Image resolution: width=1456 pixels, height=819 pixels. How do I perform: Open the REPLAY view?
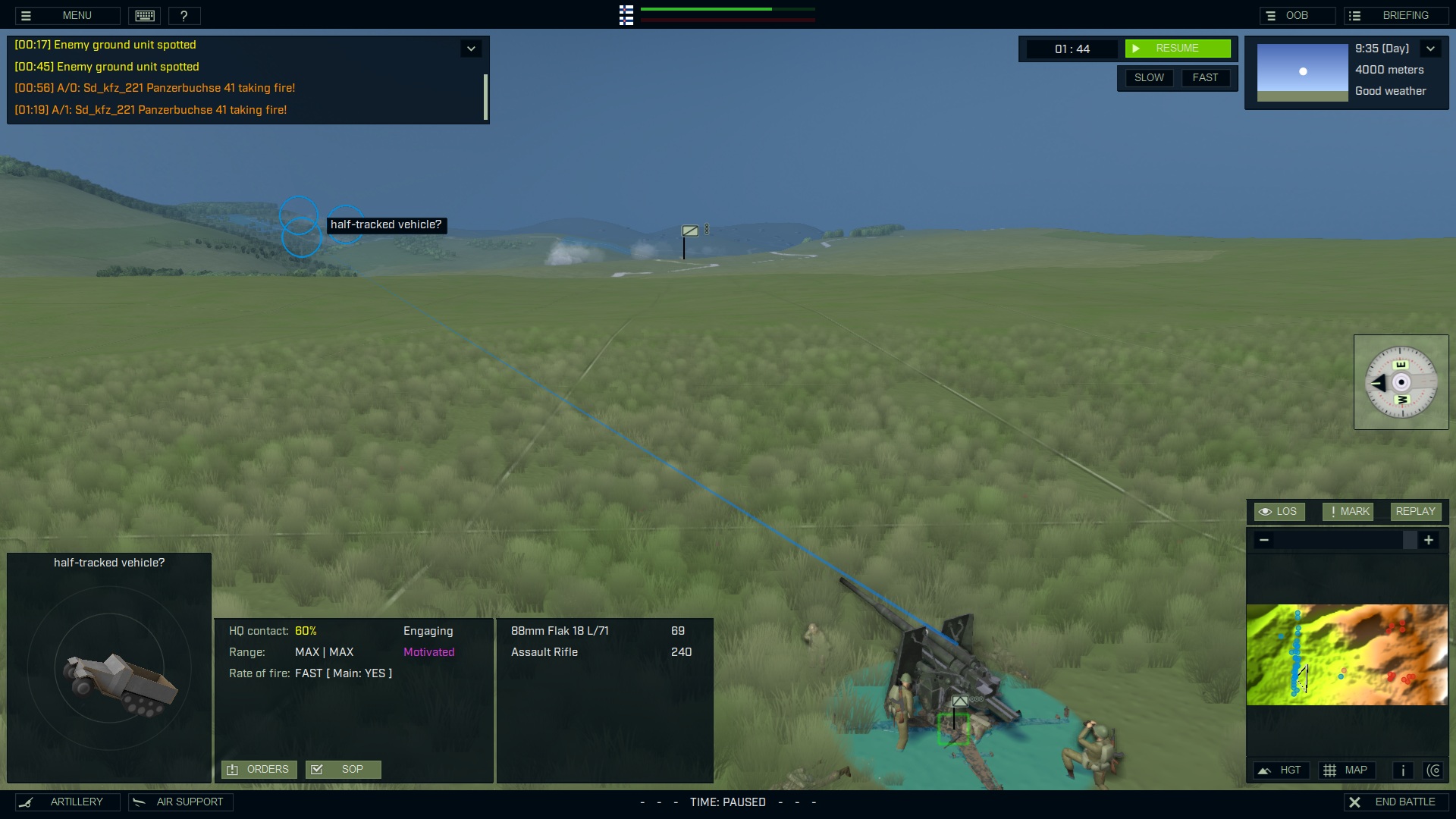1415,511
